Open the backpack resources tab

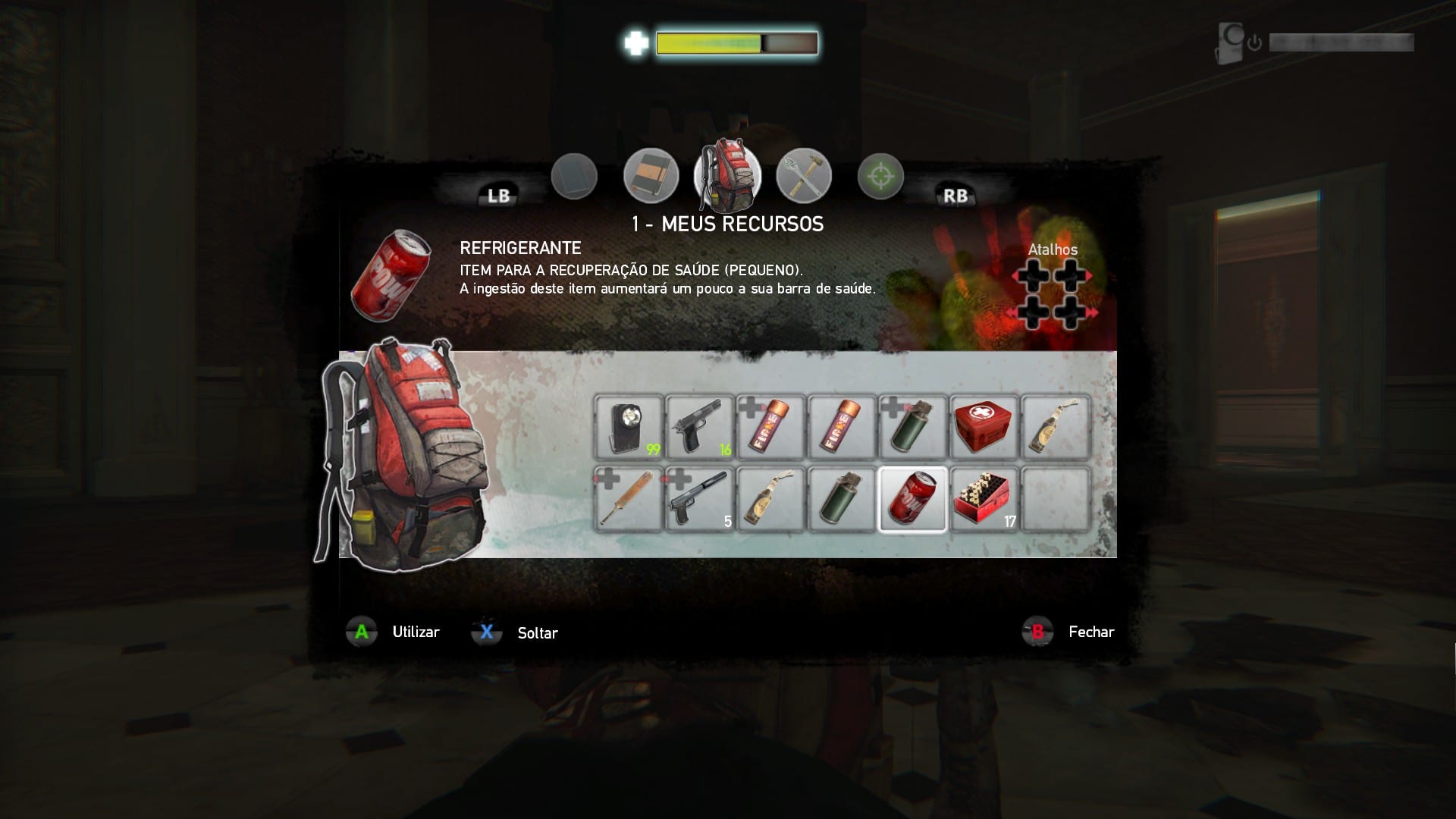coord(726,175)
